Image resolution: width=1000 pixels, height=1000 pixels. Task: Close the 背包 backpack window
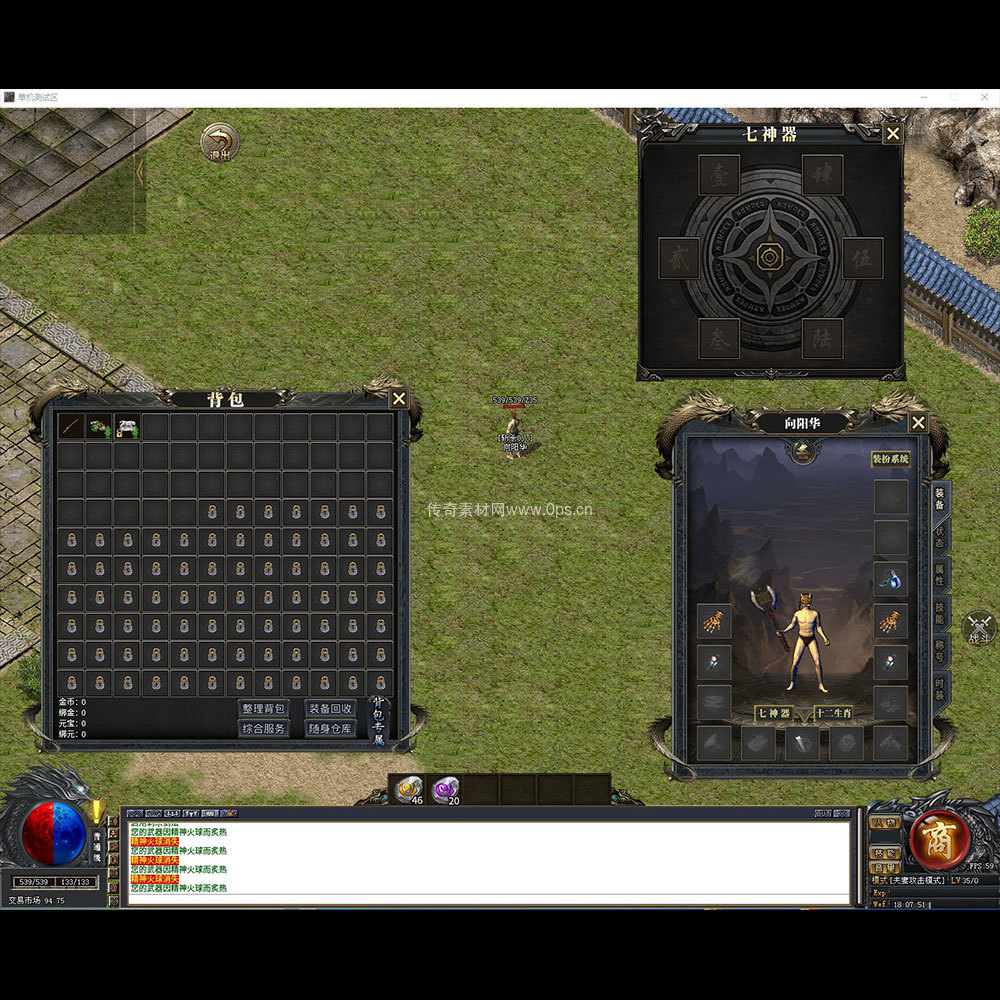398,399
